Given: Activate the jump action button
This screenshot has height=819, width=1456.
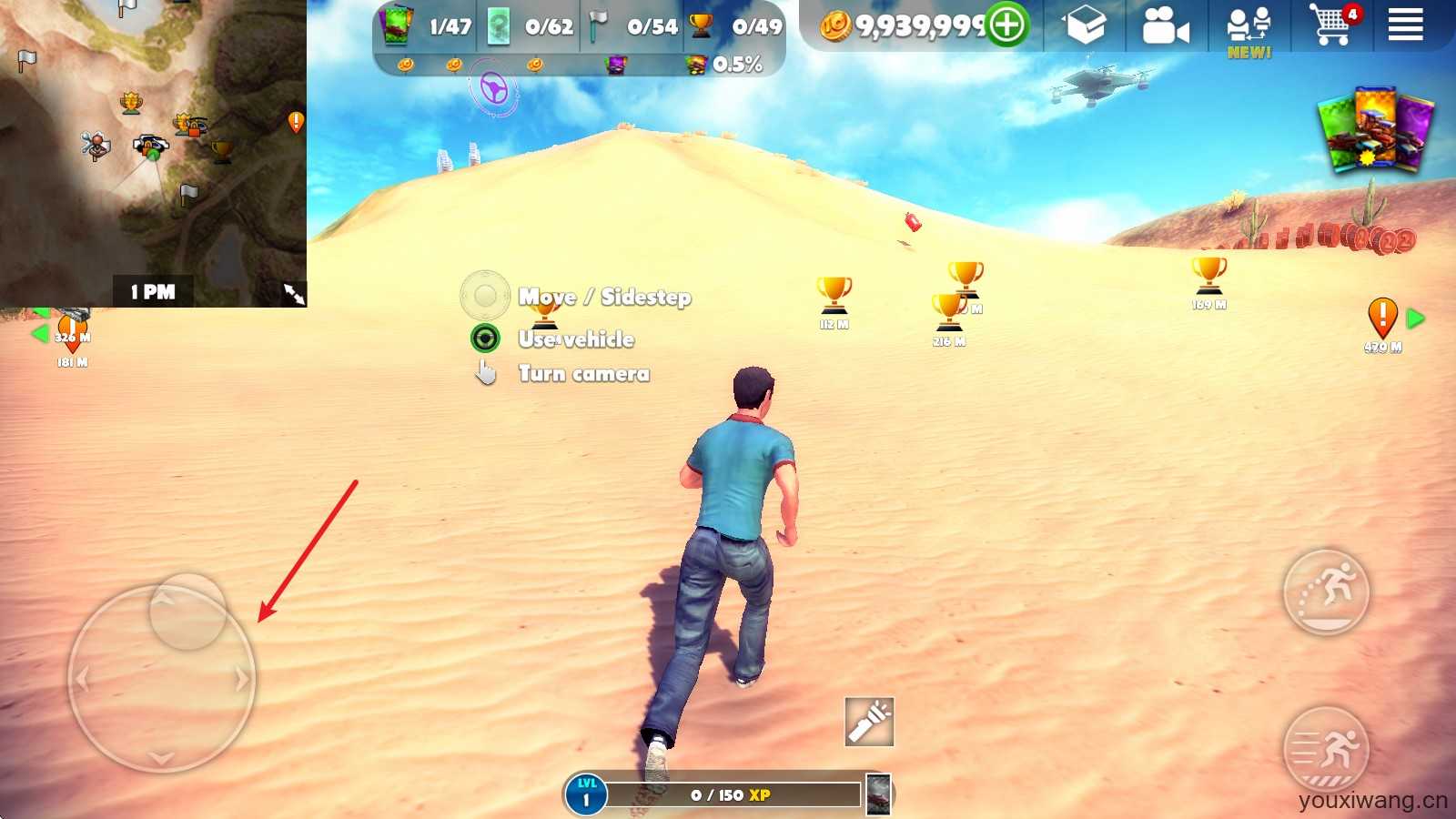Looking at the screenshot, I should pos(1326,591).
